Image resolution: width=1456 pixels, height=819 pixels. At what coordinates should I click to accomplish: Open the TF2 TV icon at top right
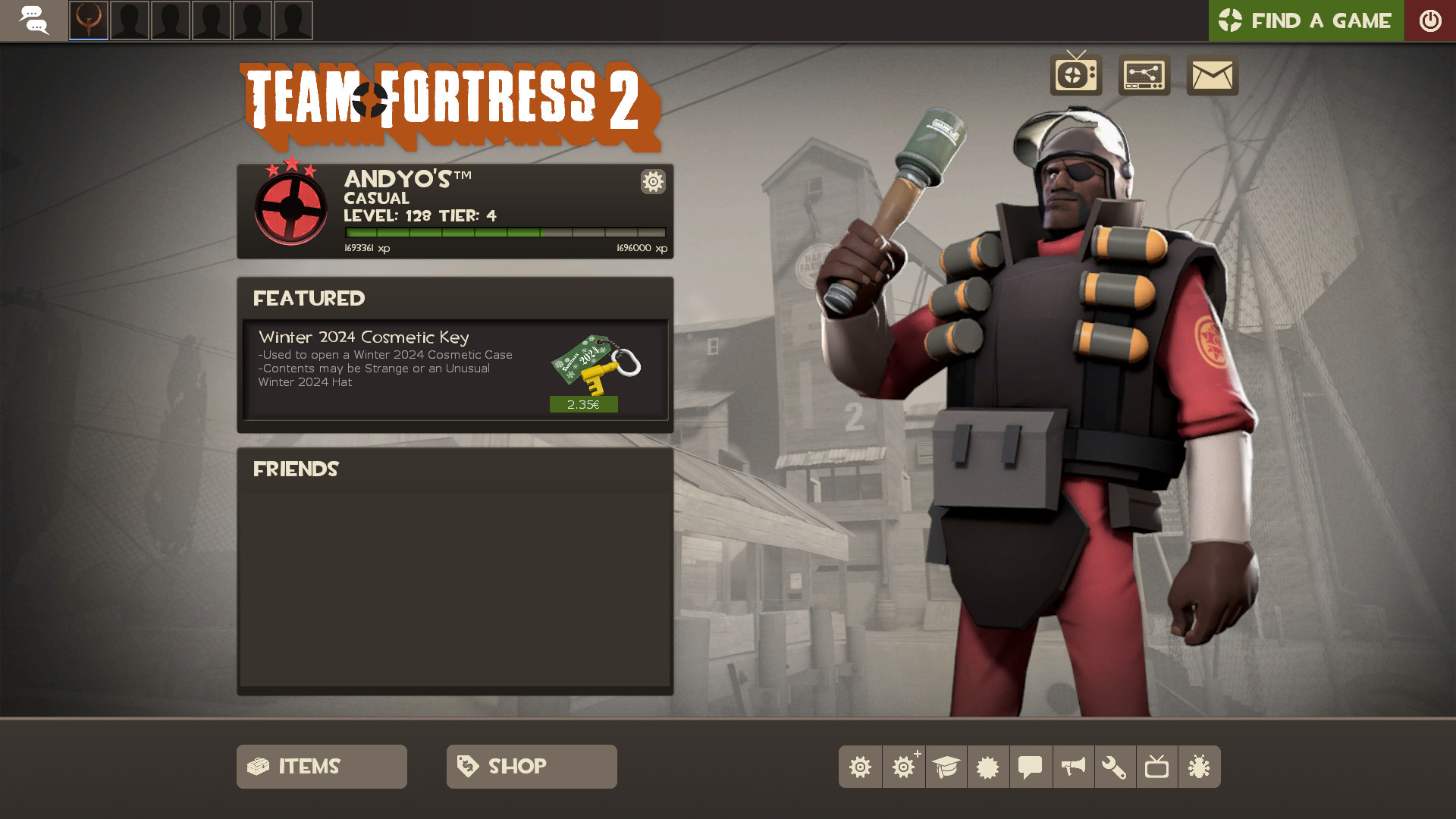(1075, 76)
